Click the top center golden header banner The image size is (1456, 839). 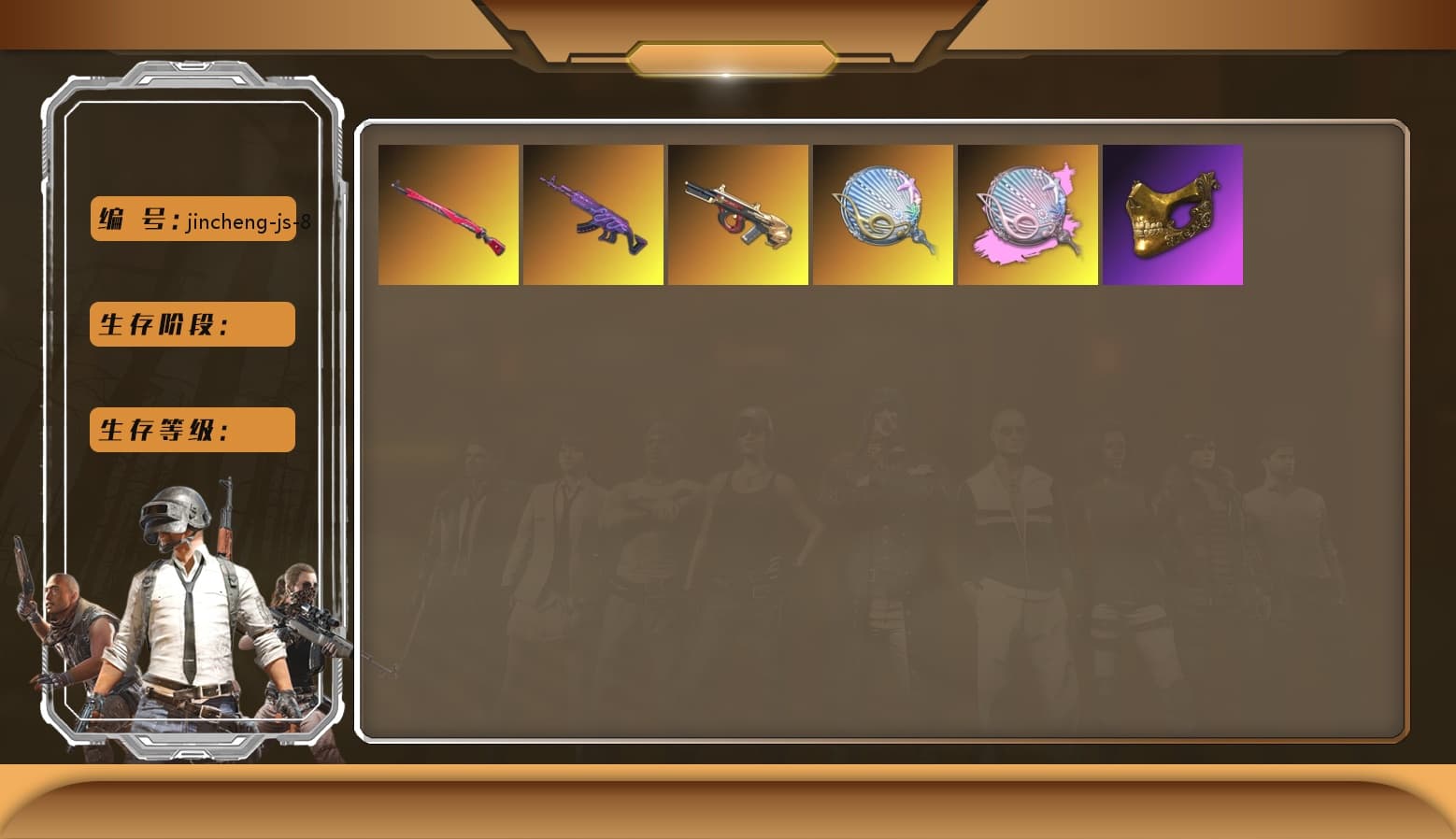pos(728,56)
